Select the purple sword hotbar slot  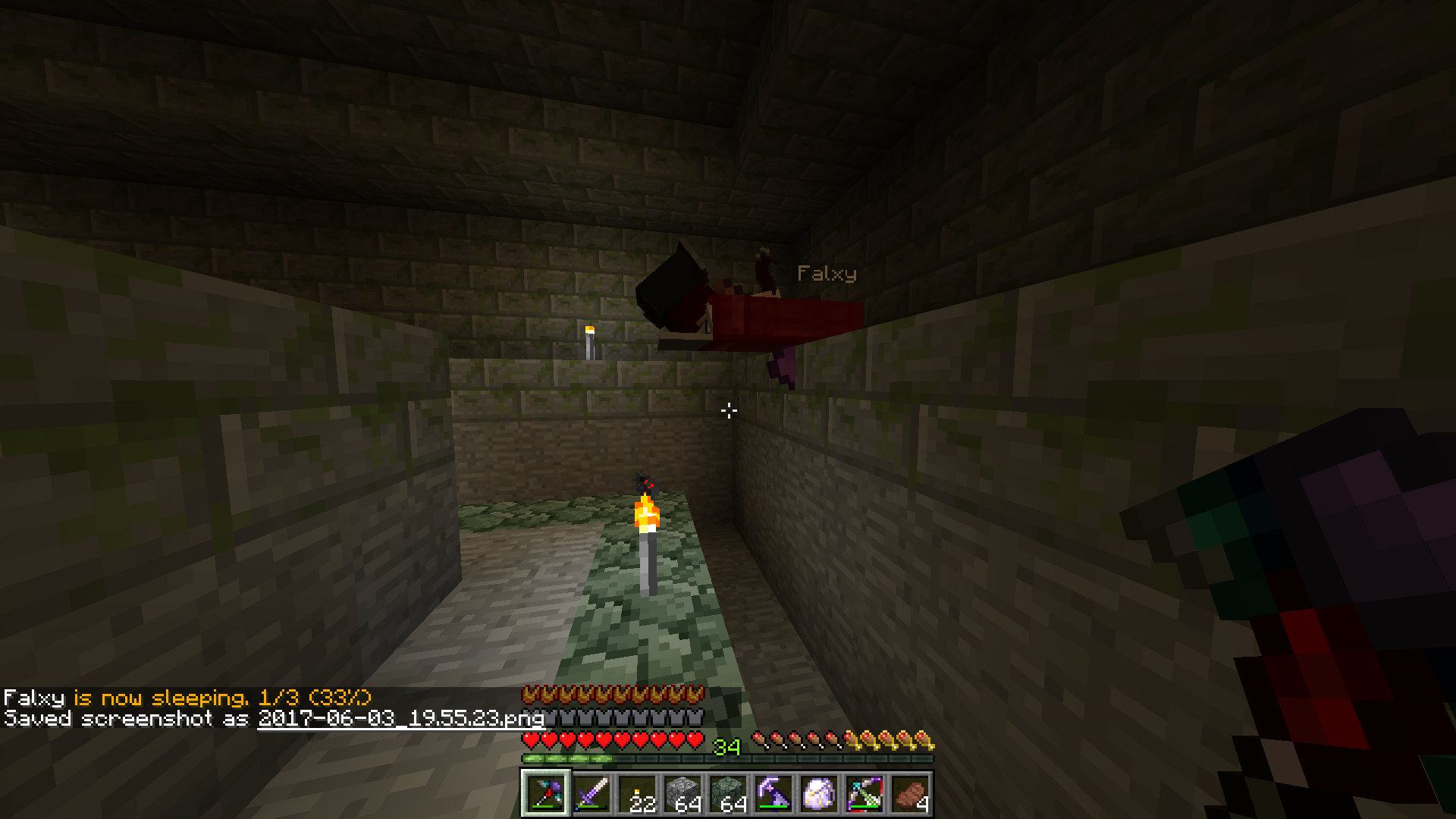point(591,794)
